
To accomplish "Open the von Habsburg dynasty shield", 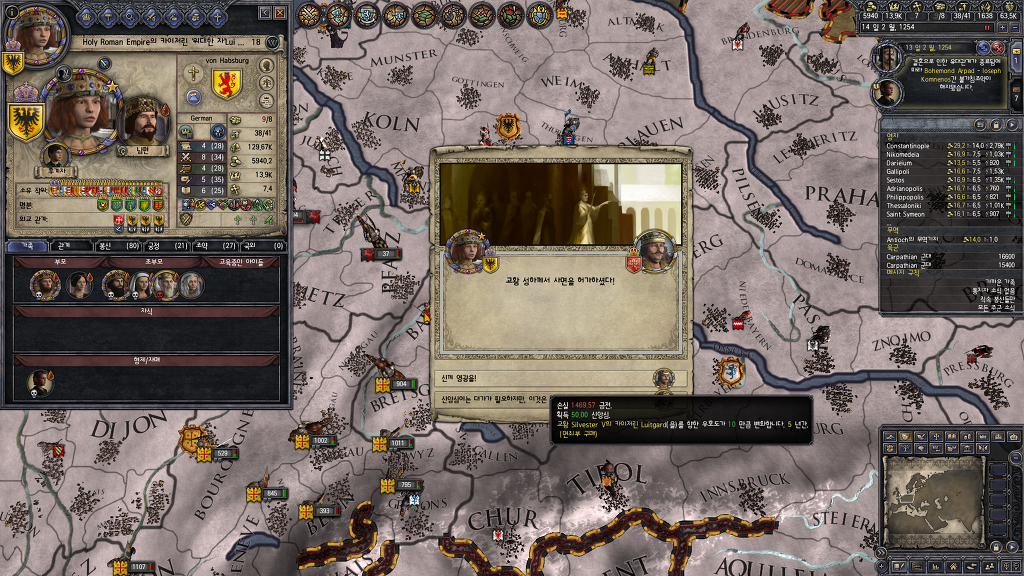I will click(227, 85).
